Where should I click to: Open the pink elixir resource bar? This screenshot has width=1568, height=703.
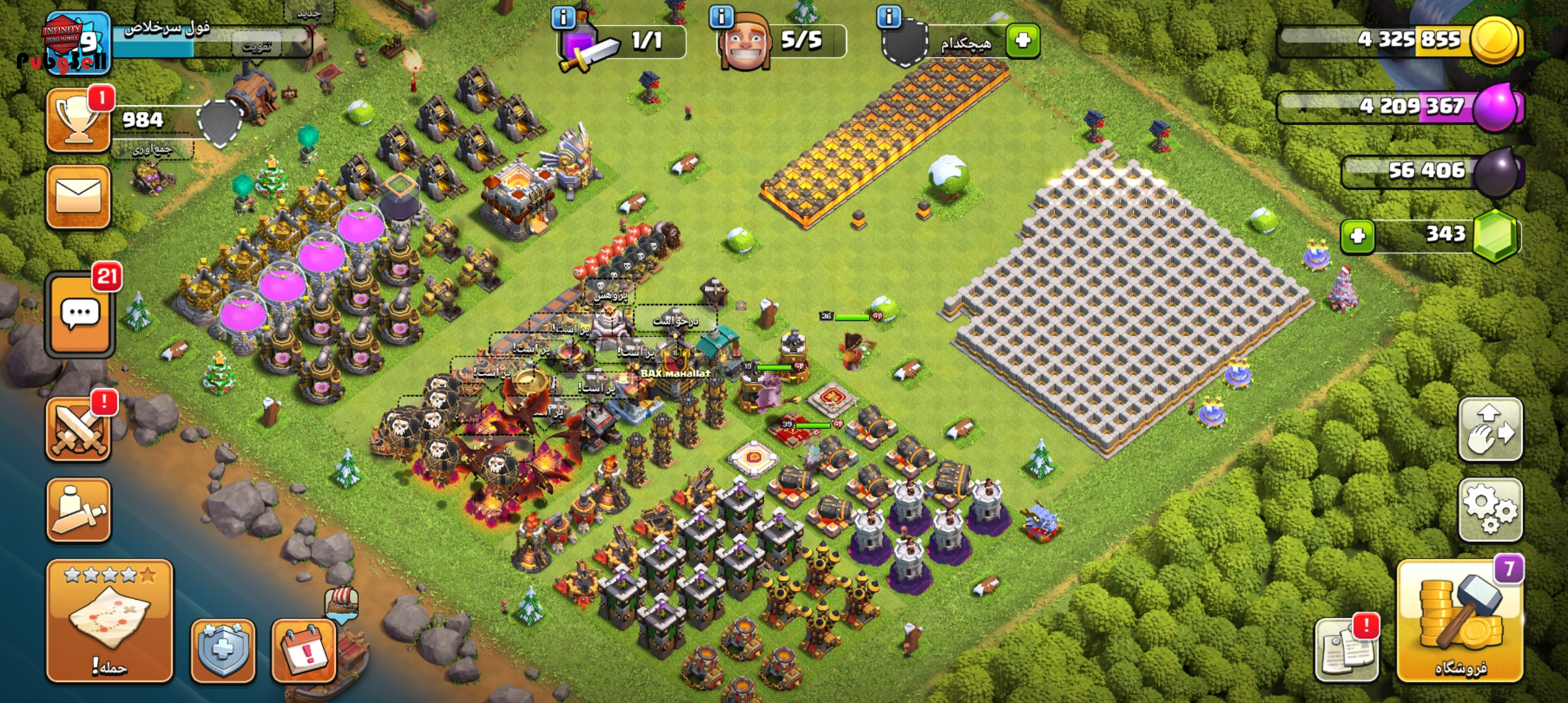(x=1400, y=106)
